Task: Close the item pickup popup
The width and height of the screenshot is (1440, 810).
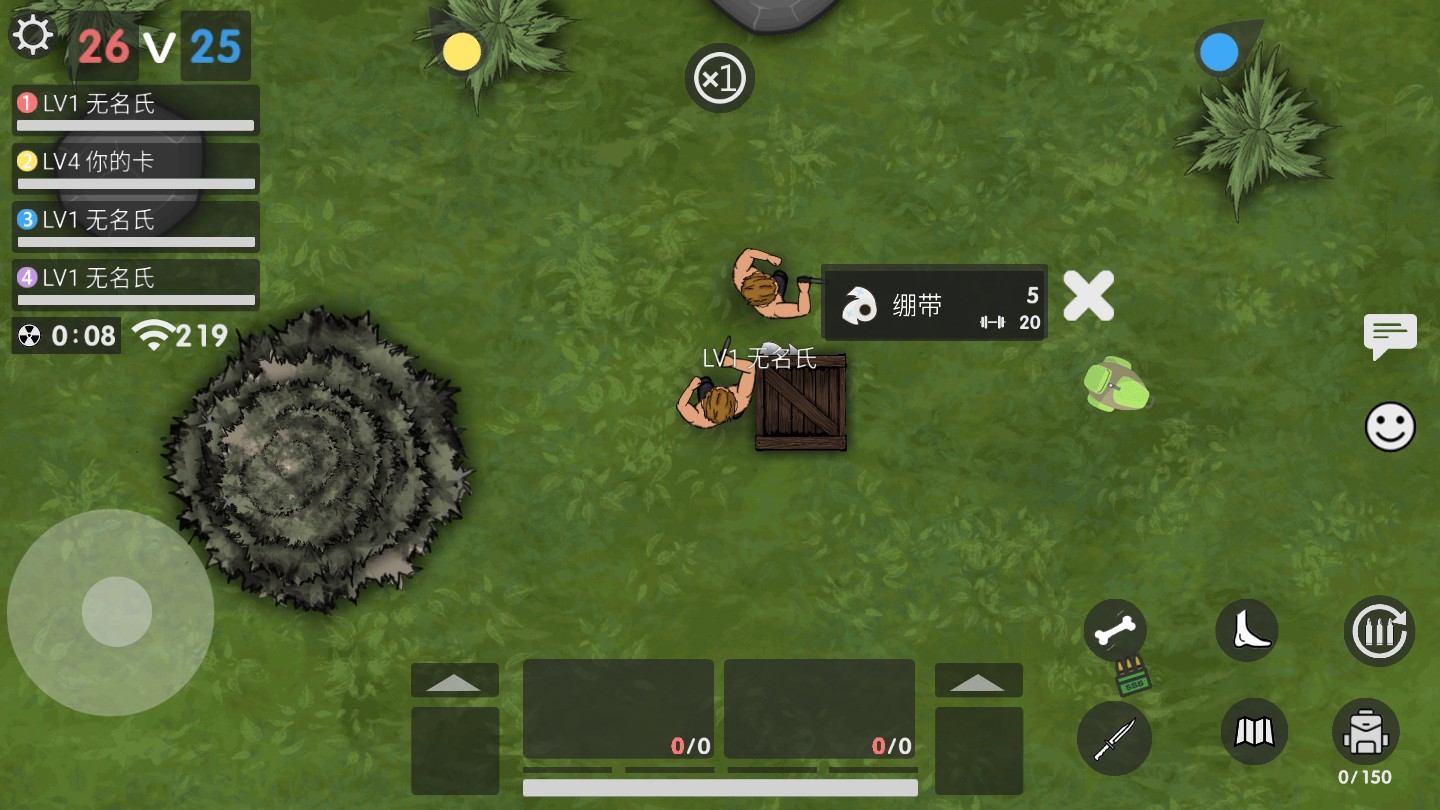Action: tap(1088, 296)
